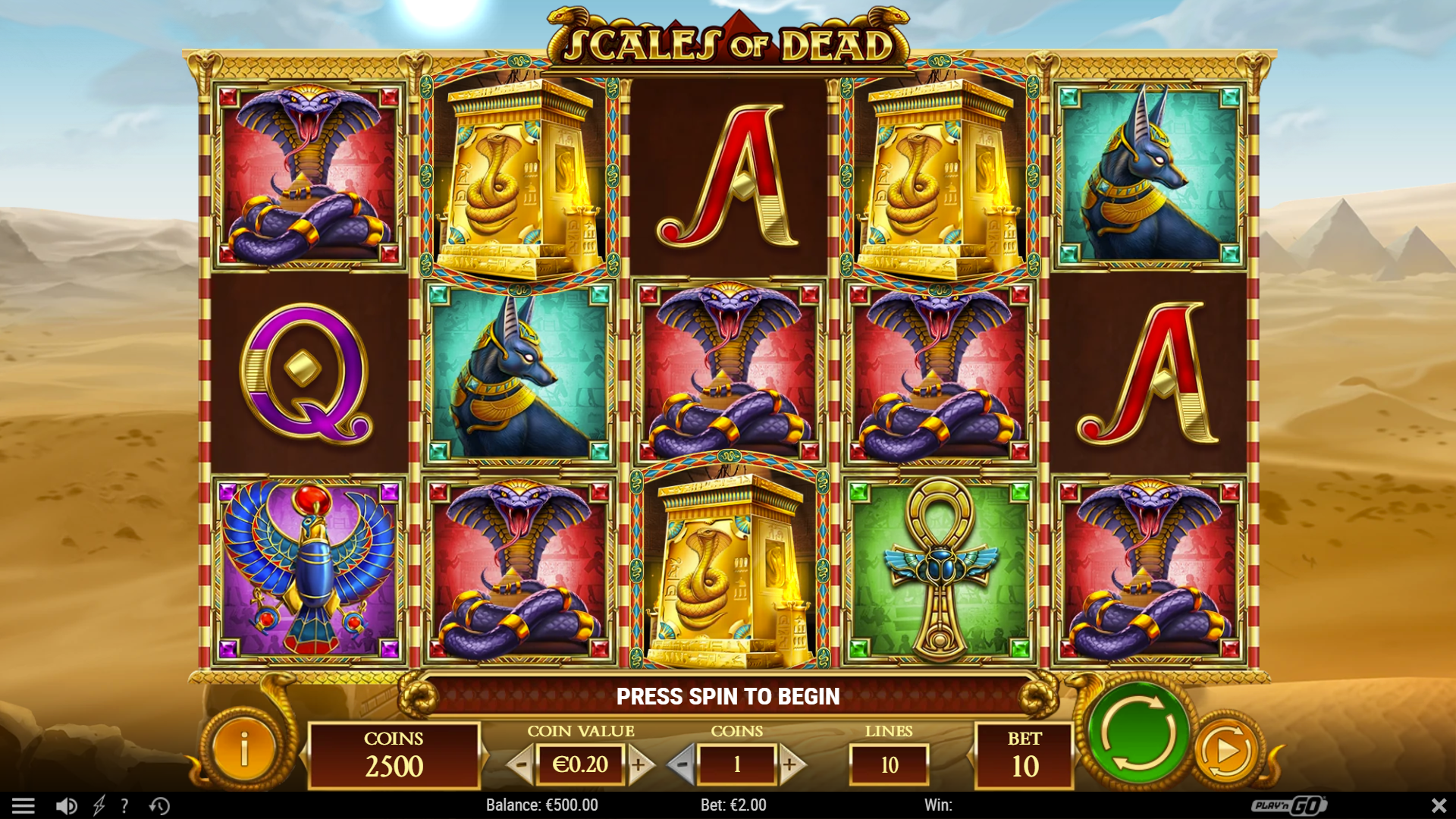Open the paytable info button
The image size is (1456, 819).
(x=244, y=749)
